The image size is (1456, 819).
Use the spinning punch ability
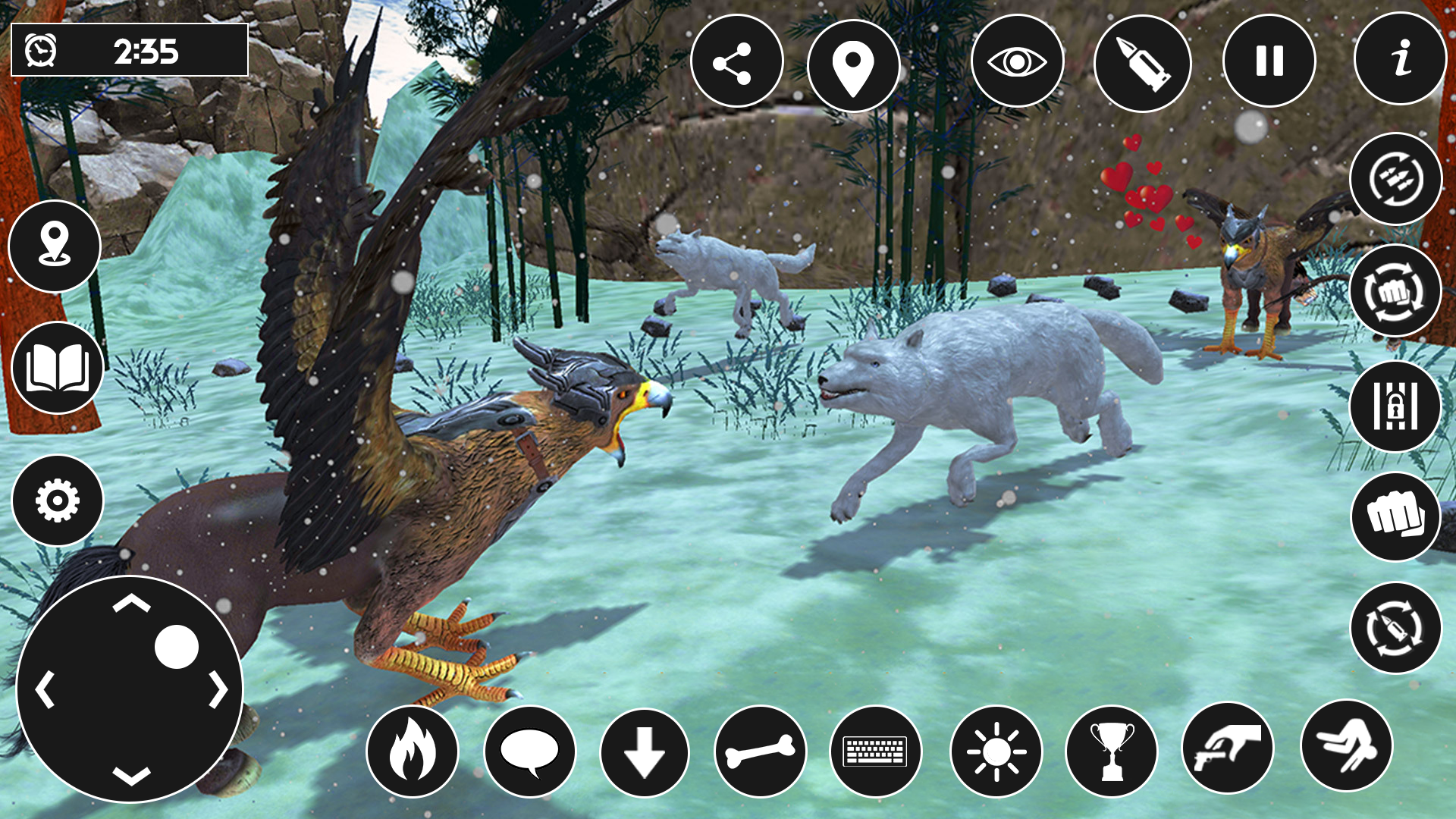pos(1395,290)
